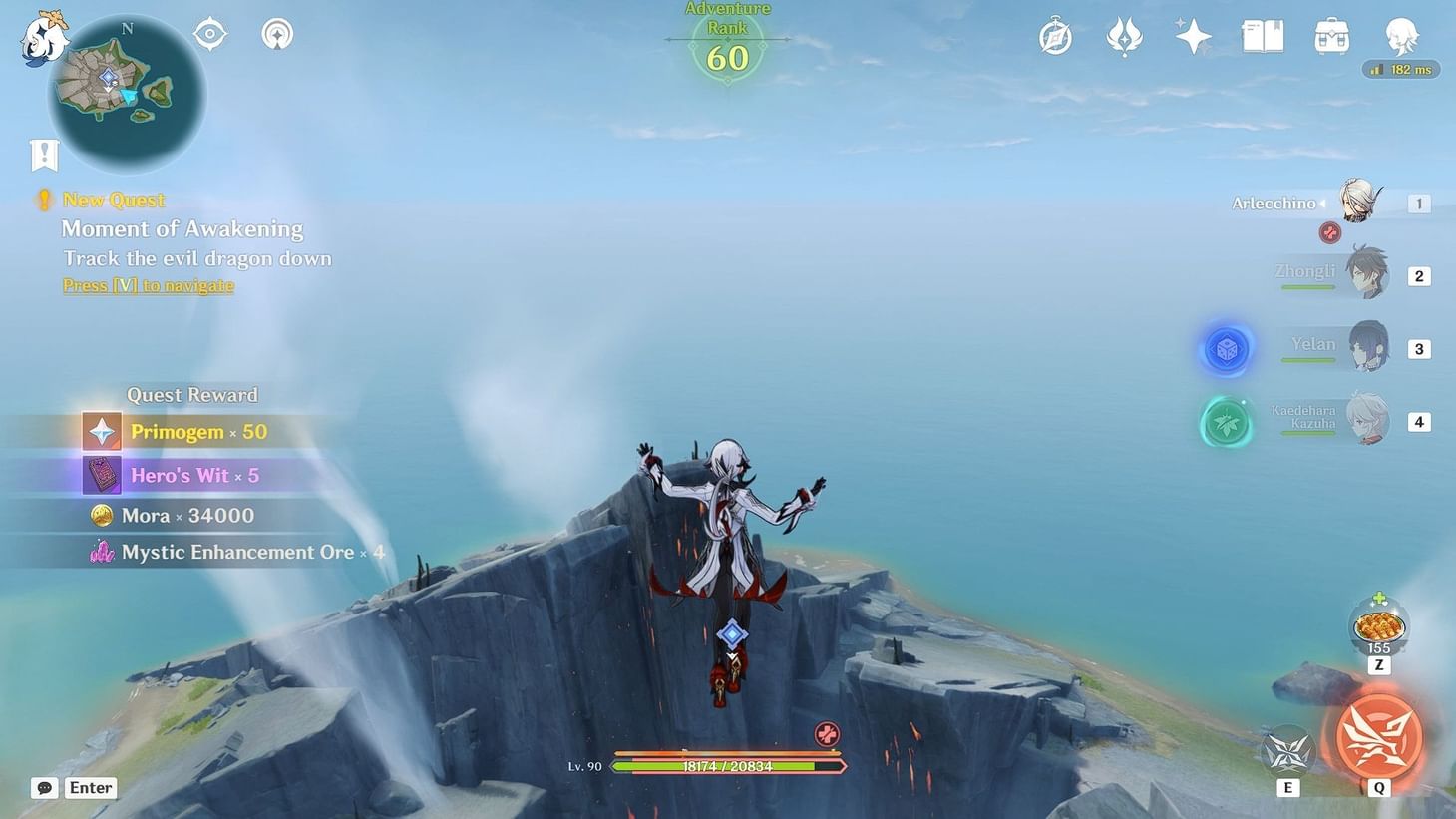This screenshot has height=819, width=1456.
Task: Click Kazuha's green elemental buff icon
Action: tap(1226, 422)
